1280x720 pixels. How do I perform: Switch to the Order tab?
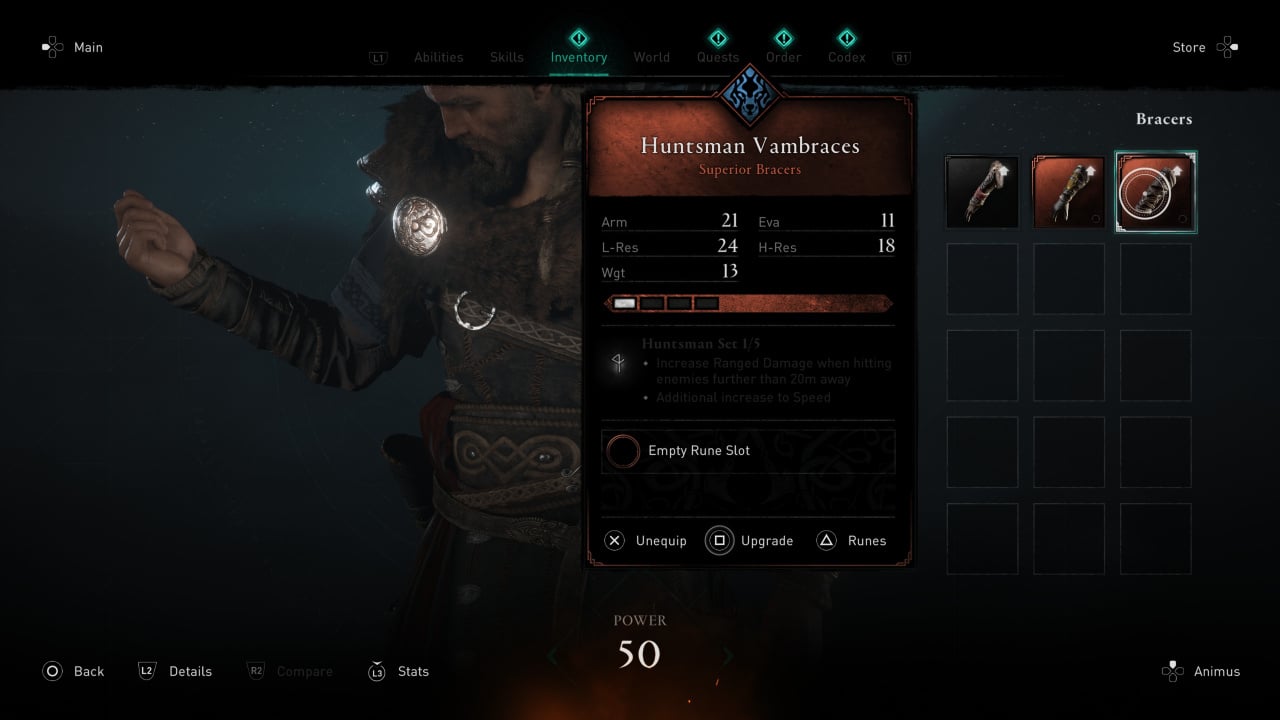click(x=783, y=57)
